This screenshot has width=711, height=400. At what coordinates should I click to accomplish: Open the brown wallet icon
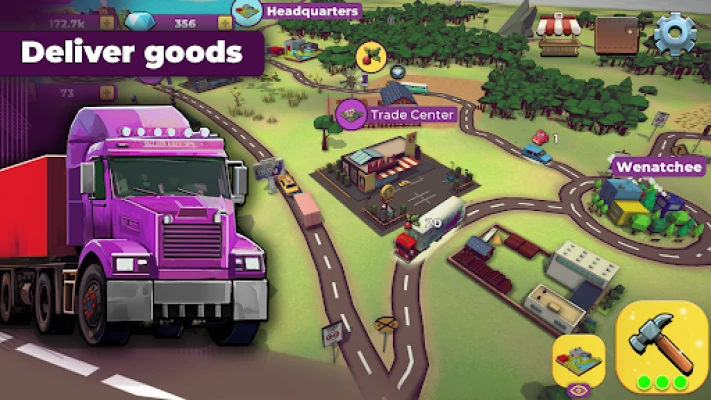tap(616, 35)
